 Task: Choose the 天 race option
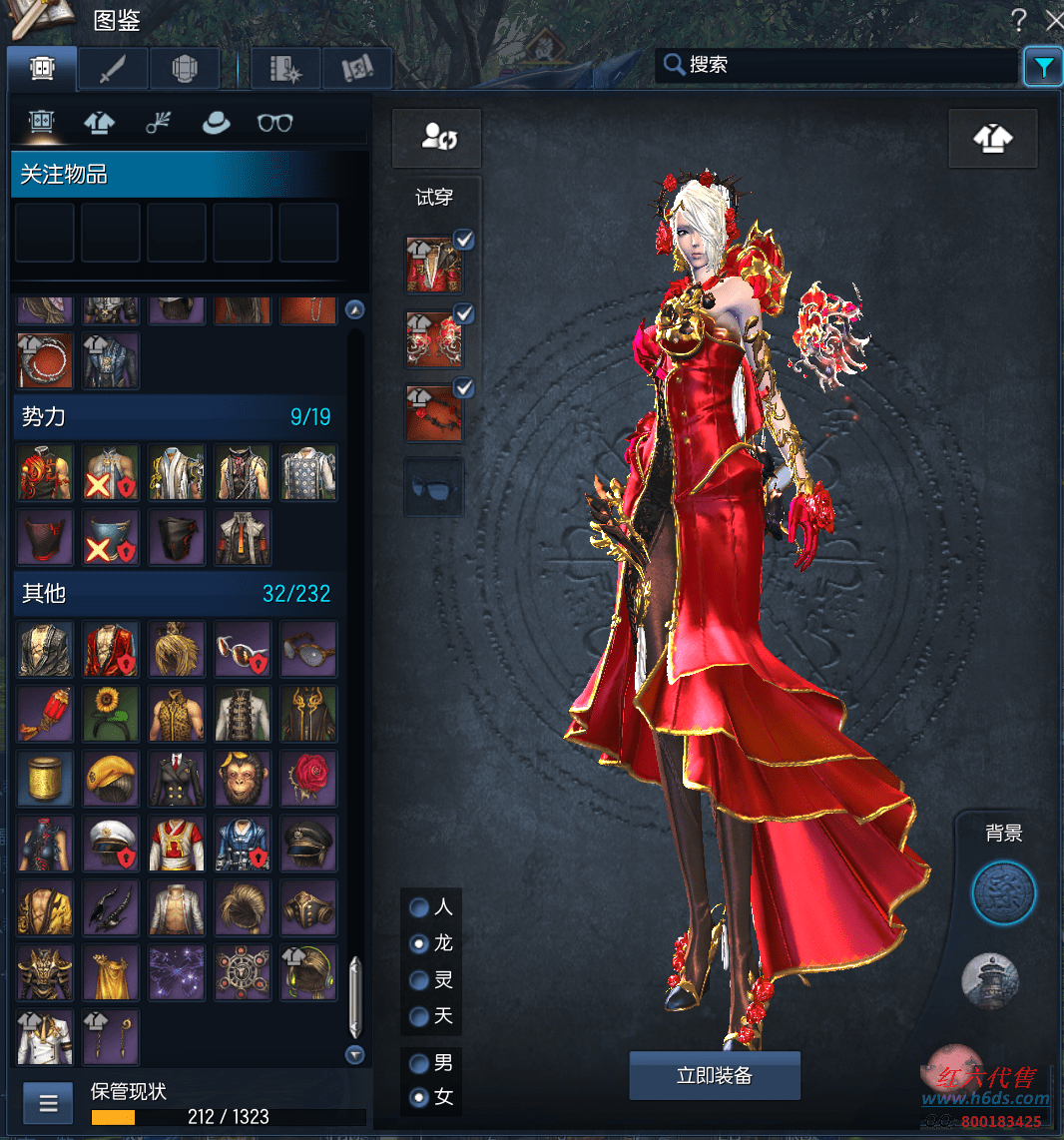[419, 1016]
